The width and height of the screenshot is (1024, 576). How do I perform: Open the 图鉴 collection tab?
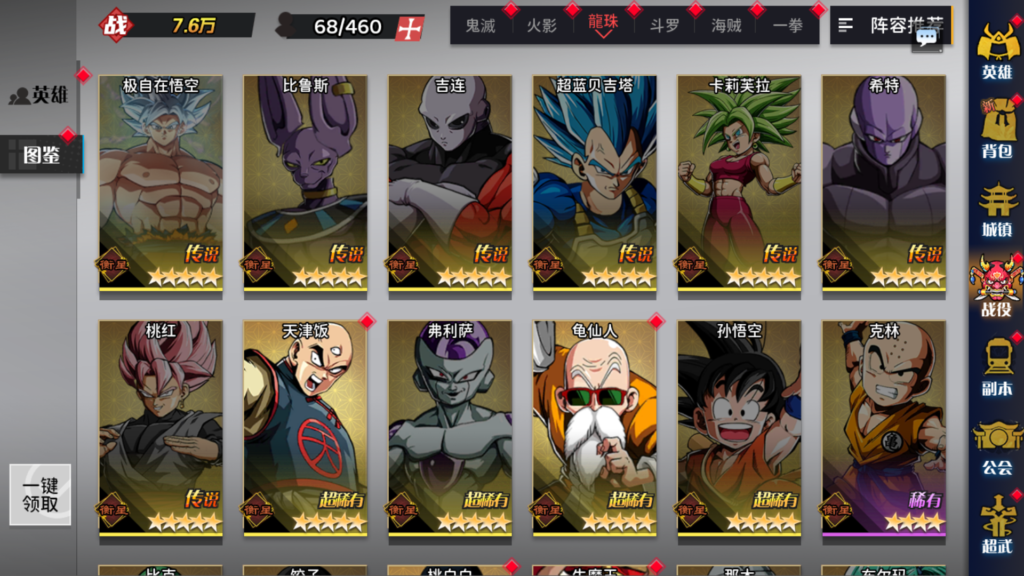pyautogui.click(x=42, y=155)
